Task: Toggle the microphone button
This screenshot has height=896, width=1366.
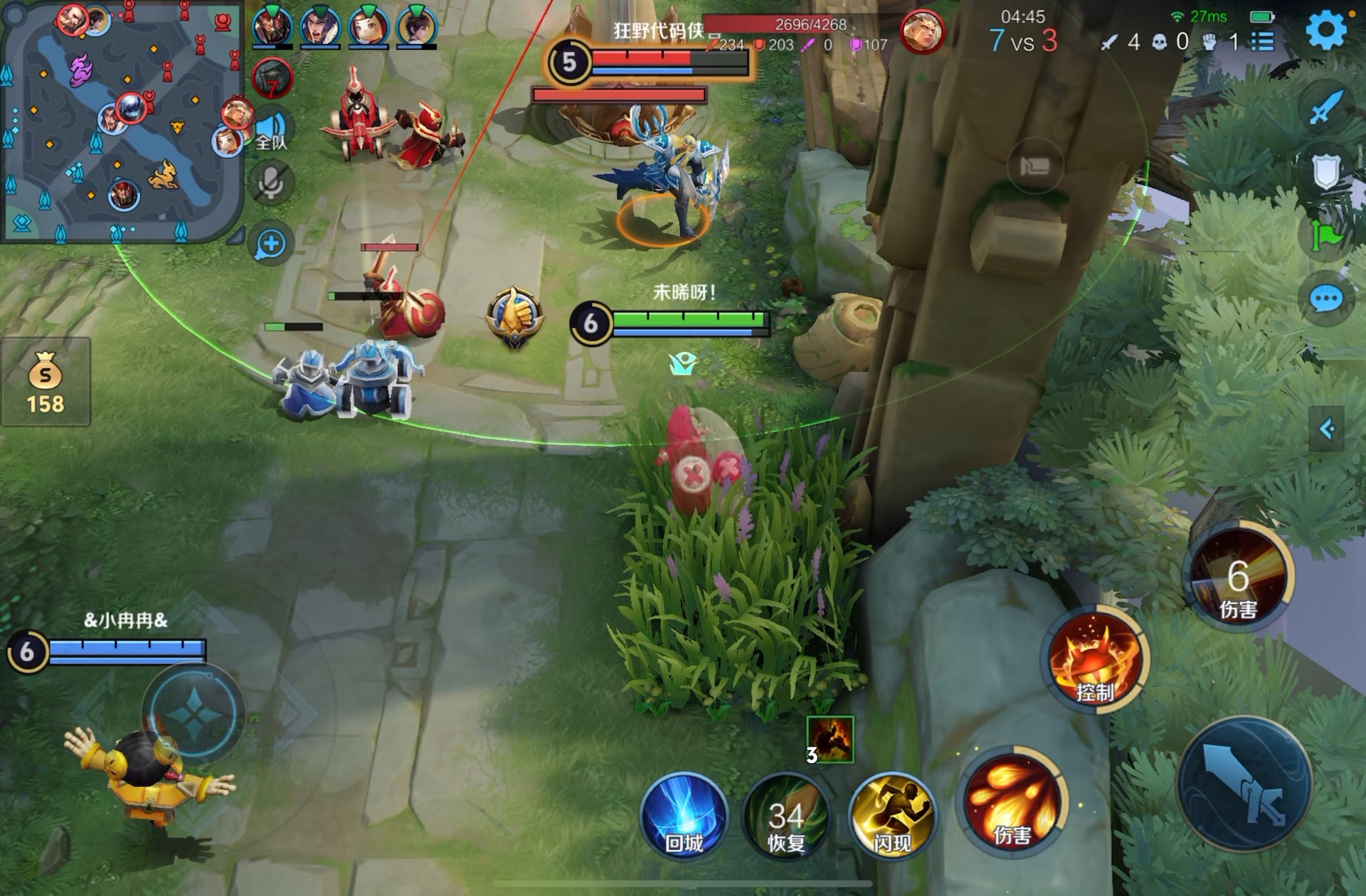Action: tap(270, 182)
